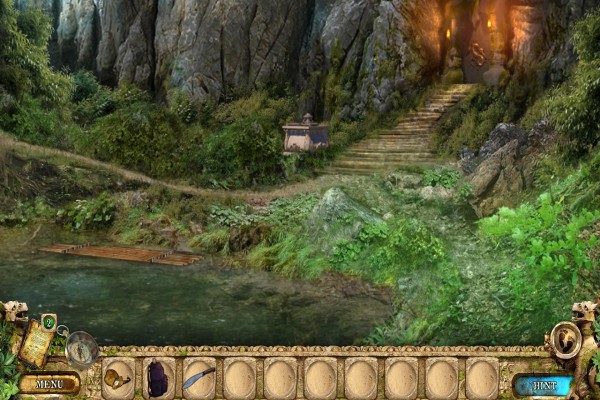Open the MENU button

pyautogui.click(x=48, y=383)
